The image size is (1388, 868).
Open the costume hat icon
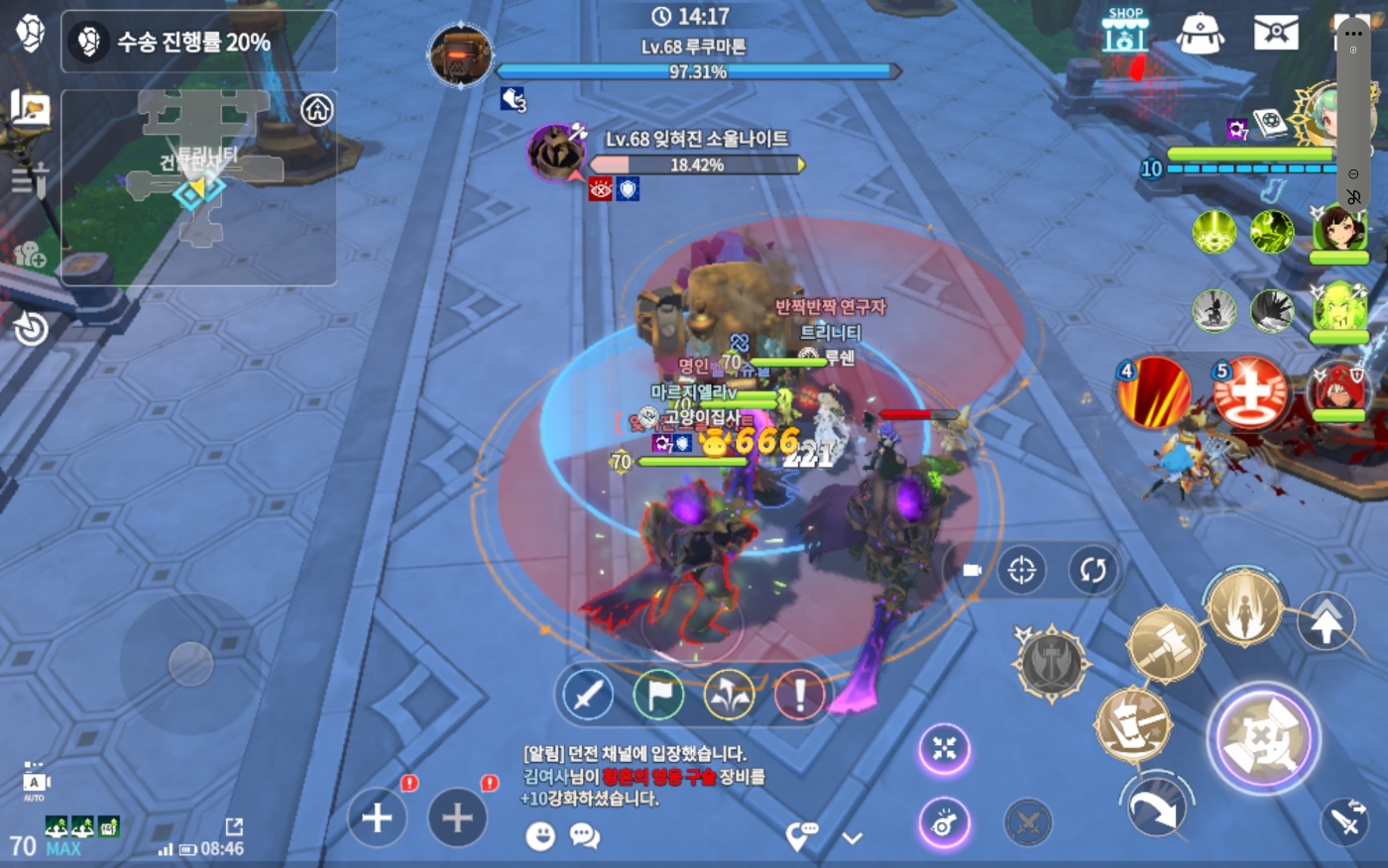click(x=1200, y=32)
